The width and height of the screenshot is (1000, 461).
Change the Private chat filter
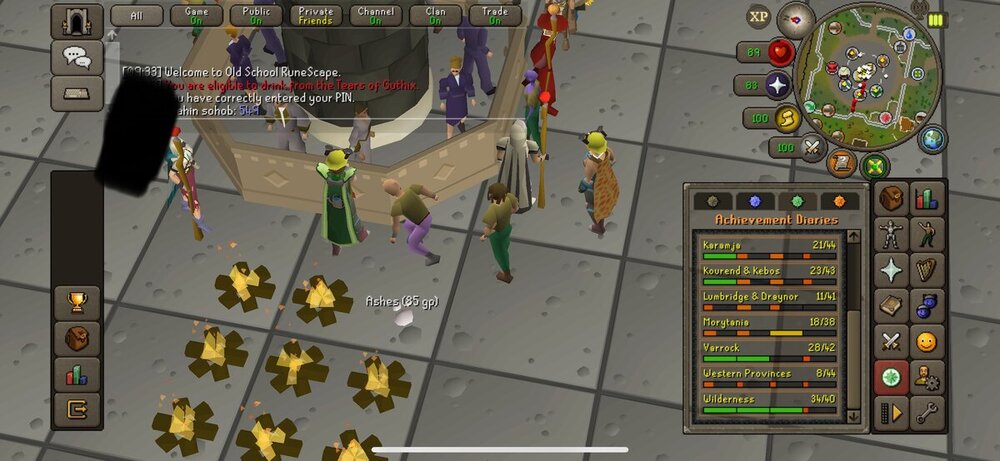coord(315,16)
